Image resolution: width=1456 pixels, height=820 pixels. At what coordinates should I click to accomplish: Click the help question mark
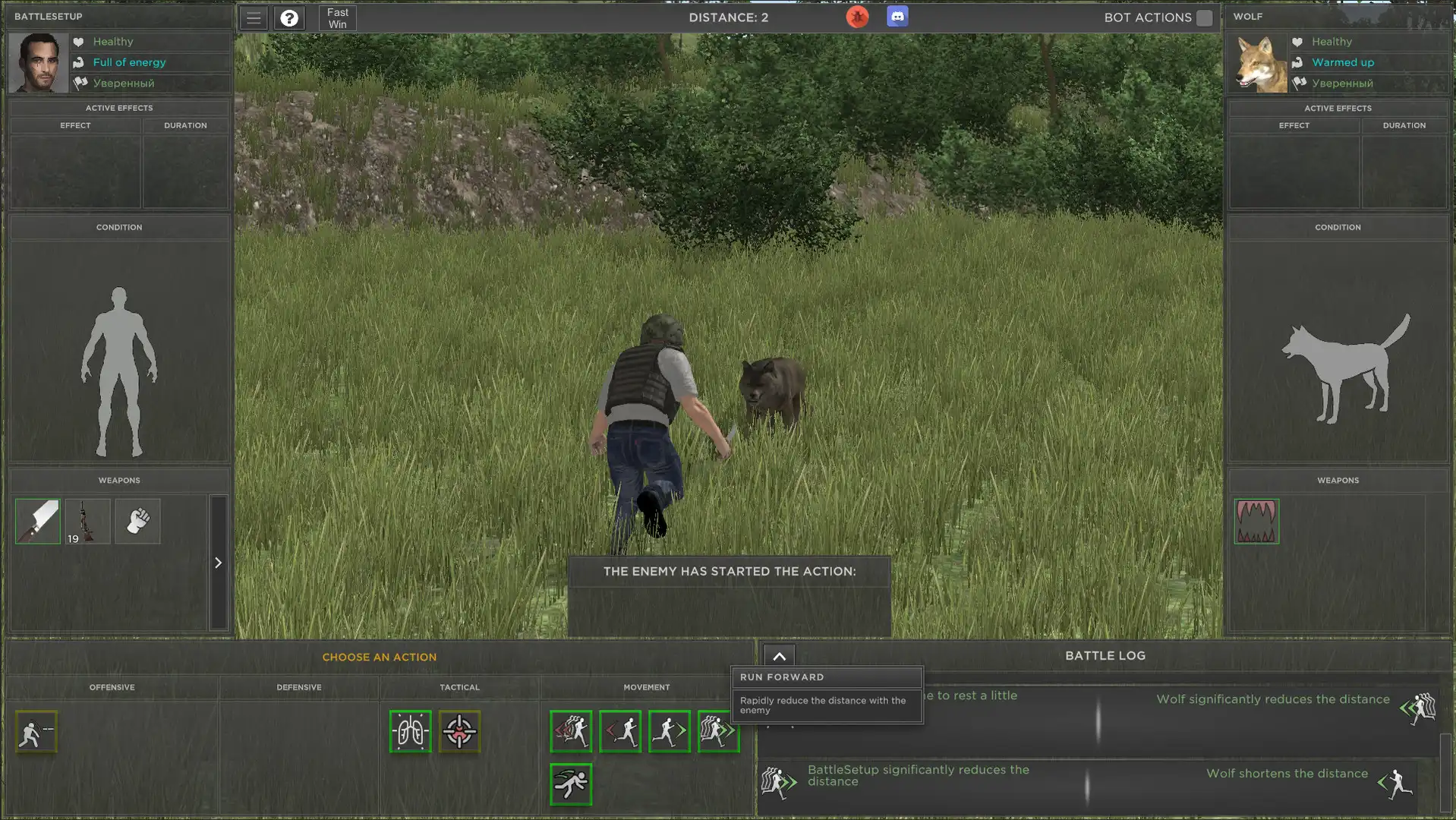click(288, 17)
